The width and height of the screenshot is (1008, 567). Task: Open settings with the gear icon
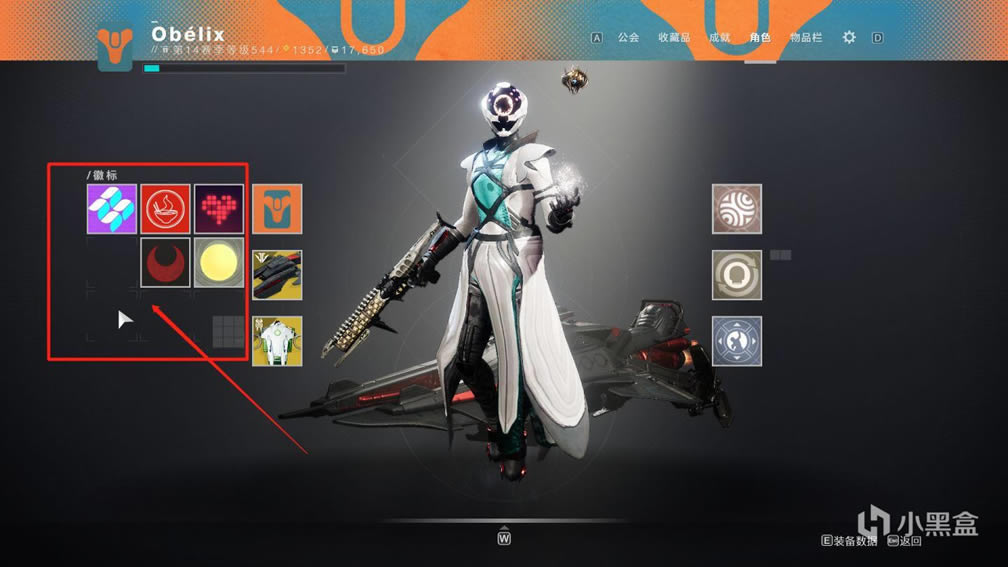849,37
